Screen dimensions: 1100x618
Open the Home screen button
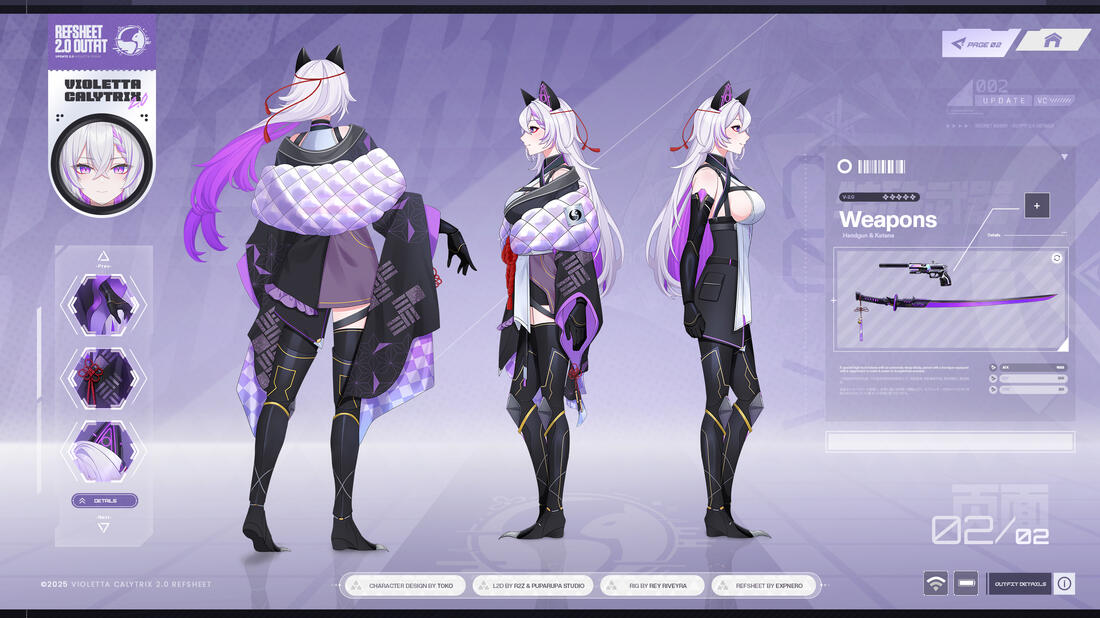[x=1053, y=41]
